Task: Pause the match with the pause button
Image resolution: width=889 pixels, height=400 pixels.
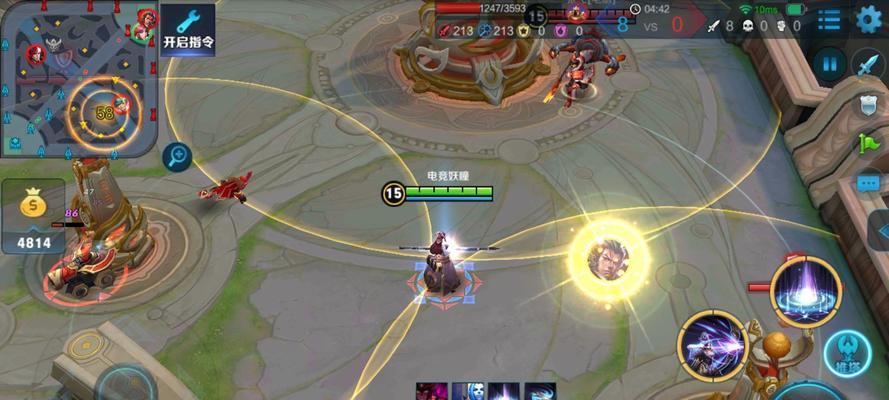Action: (x=829, y=65)
